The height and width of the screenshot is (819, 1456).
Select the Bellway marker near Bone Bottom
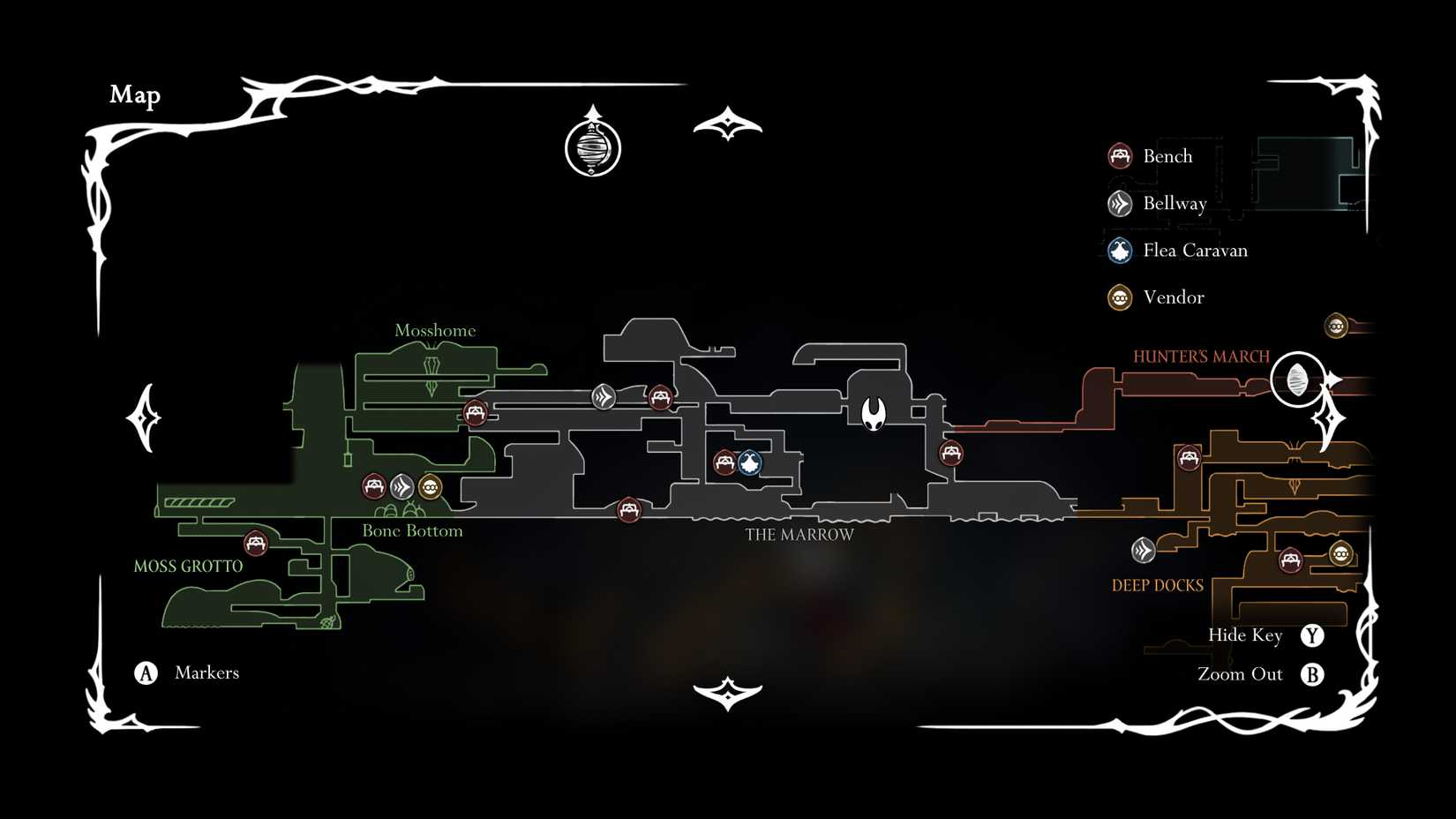point(402,485)
